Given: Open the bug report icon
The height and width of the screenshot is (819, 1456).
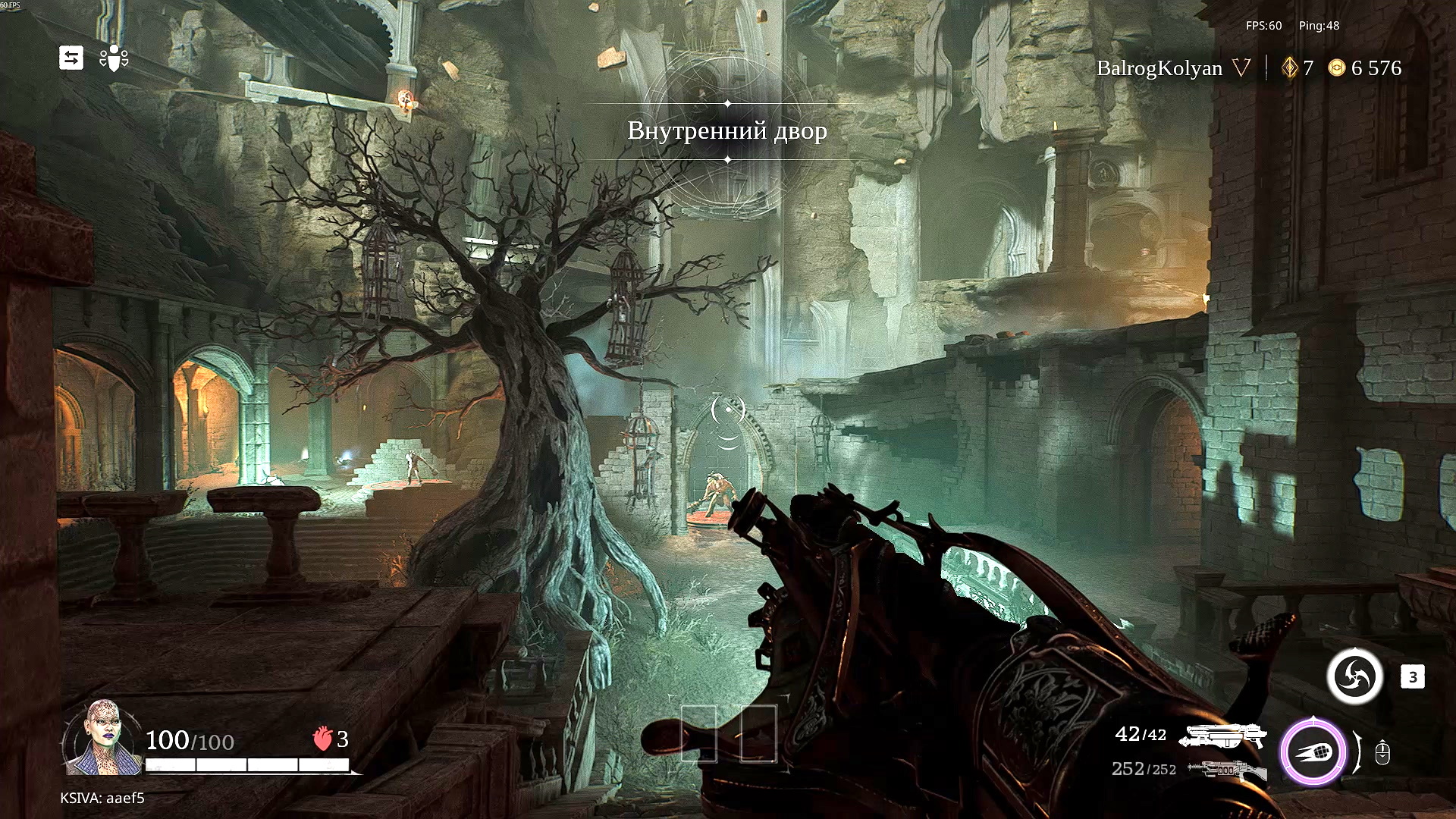Looking at the screenshot, I should click(114, 58).
